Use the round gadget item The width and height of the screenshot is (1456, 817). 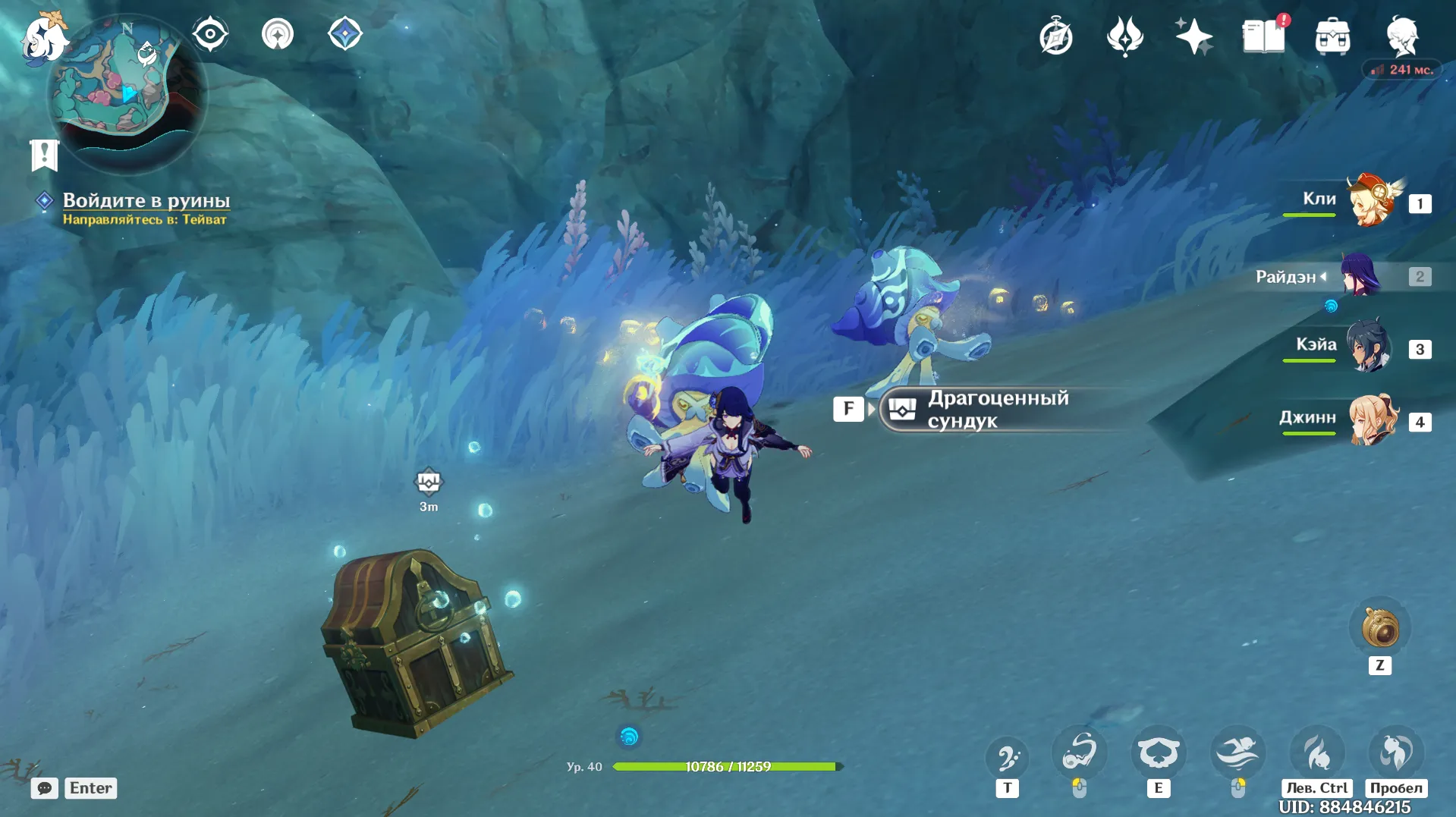pyautogui.click(x=1379, y=629)
